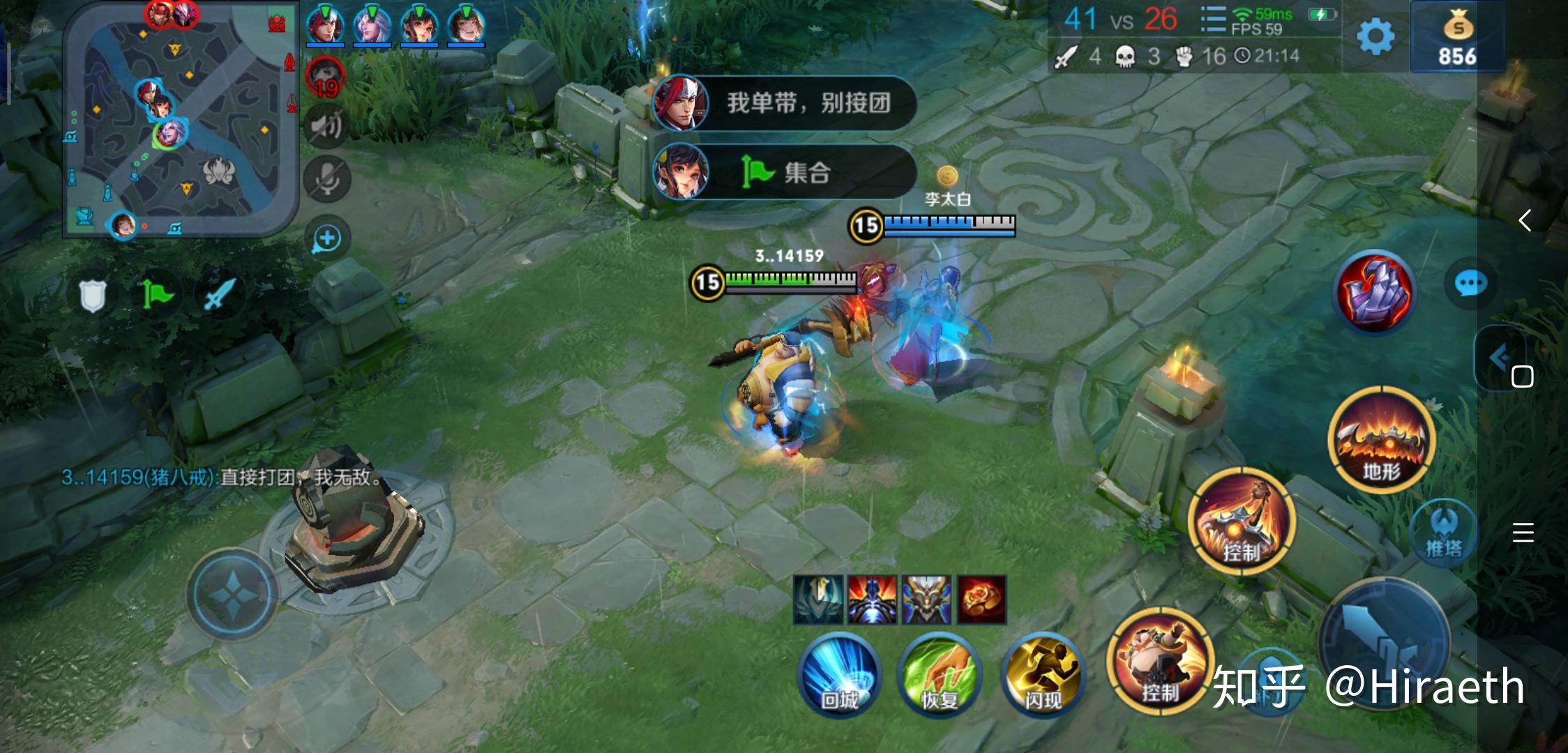Trigger the 地形 terrain skill

(1381, 441)
